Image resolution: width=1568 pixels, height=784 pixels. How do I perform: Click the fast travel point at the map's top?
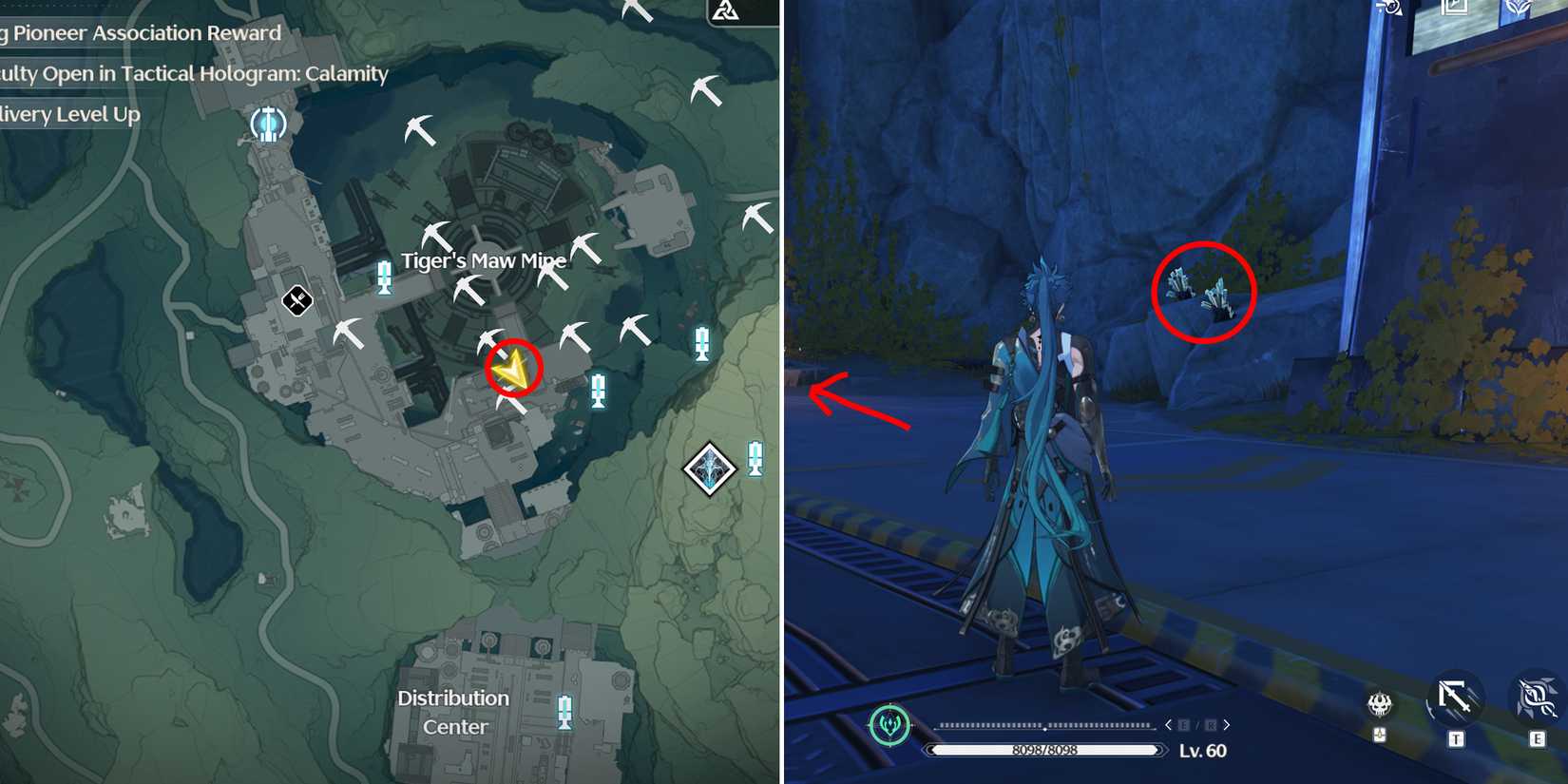(x=268, y=122)
